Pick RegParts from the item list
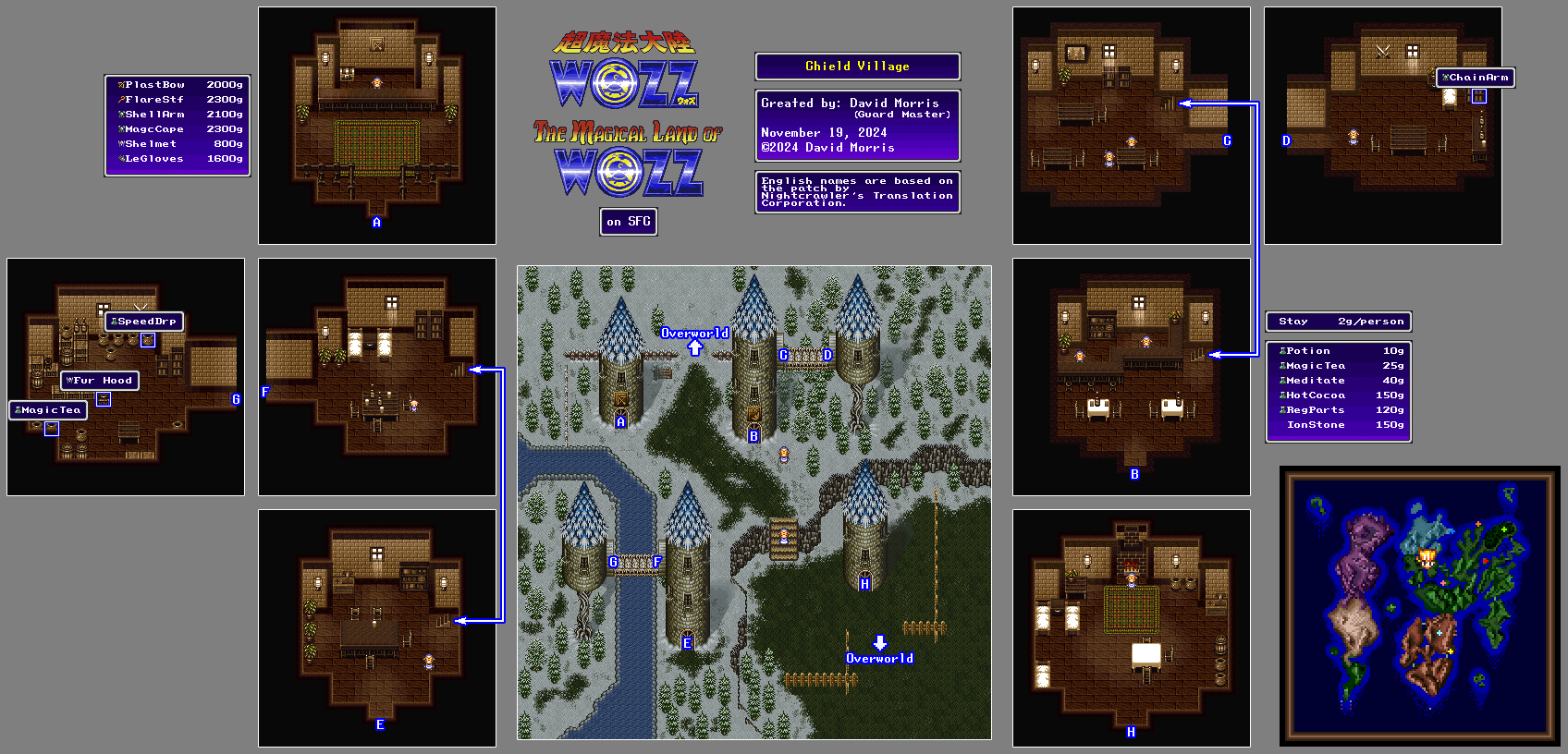Screen dimensions: 1568x754 click(x=1338, y=410)
